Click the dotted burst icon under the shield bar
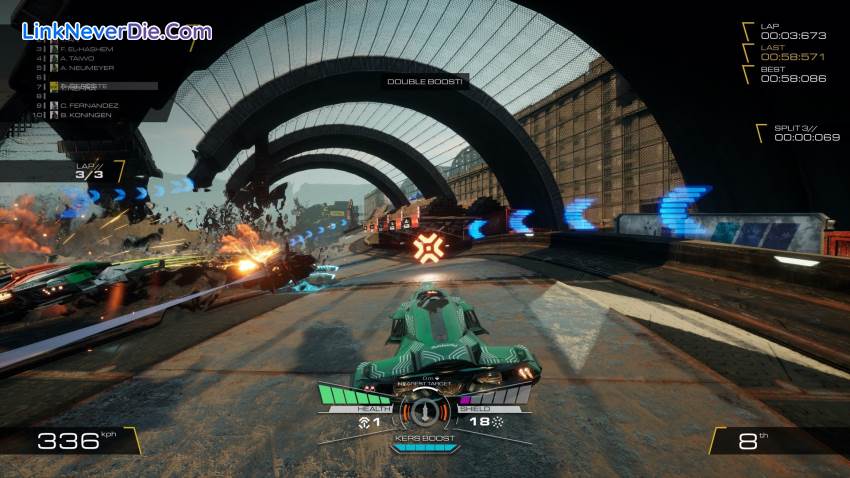This screenshot has height=478, width=850. [497, 423]
